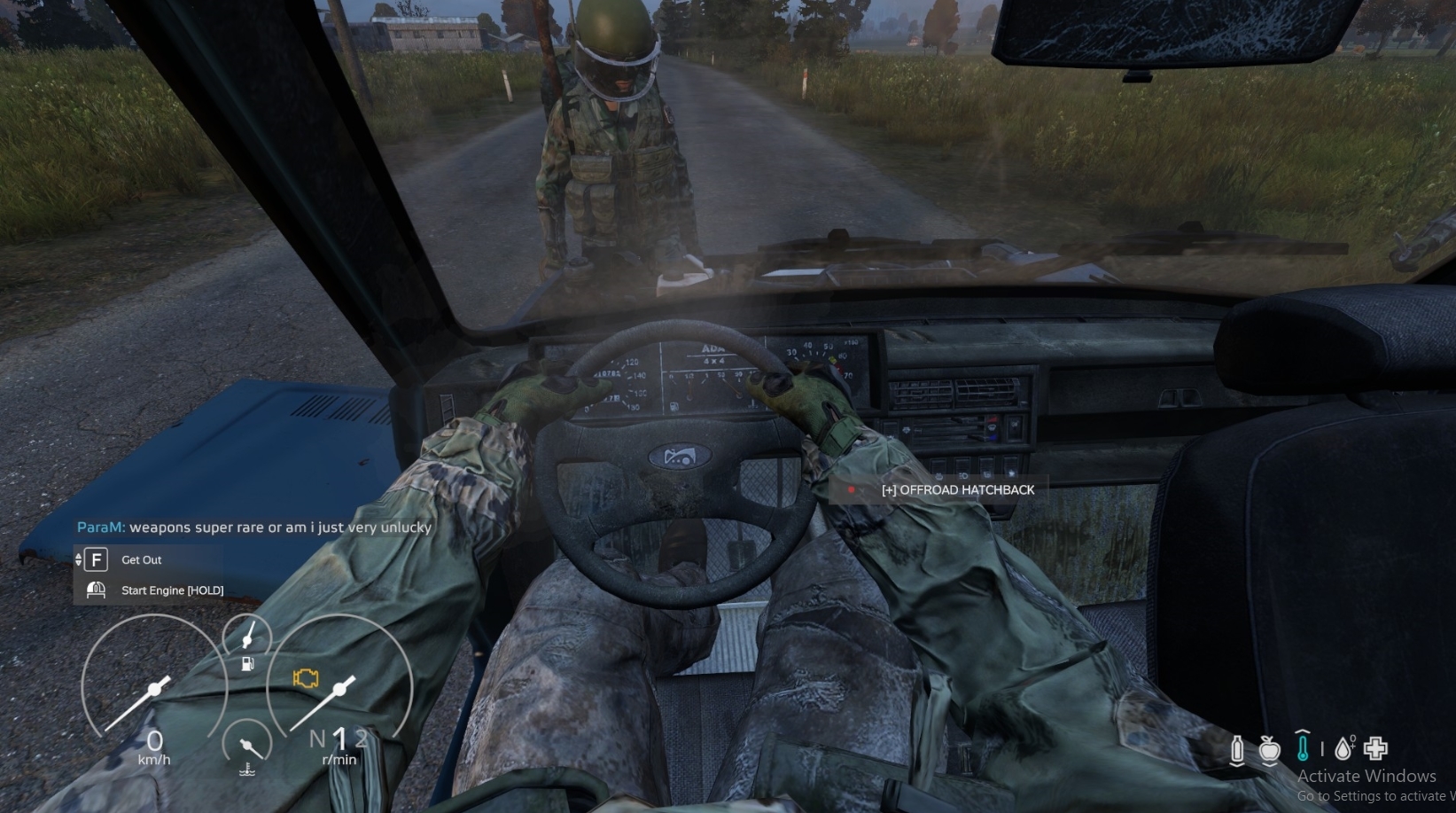Click the fuel pump icon on the gauge
This screenshot has width=1456, height=813.
pos(247,664)
